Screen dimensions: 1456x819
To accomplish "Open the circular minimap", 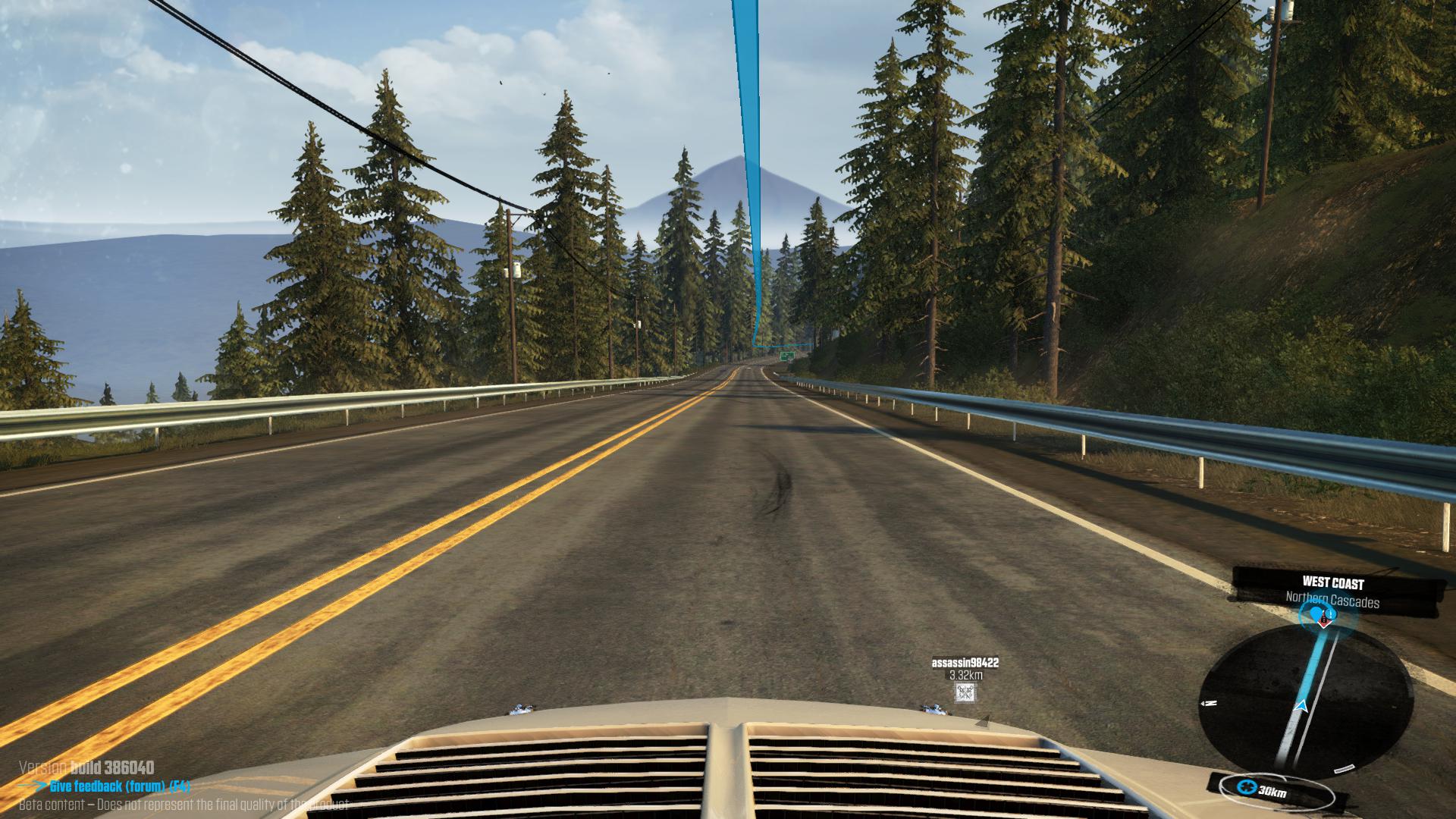I will coord(1306,699).
